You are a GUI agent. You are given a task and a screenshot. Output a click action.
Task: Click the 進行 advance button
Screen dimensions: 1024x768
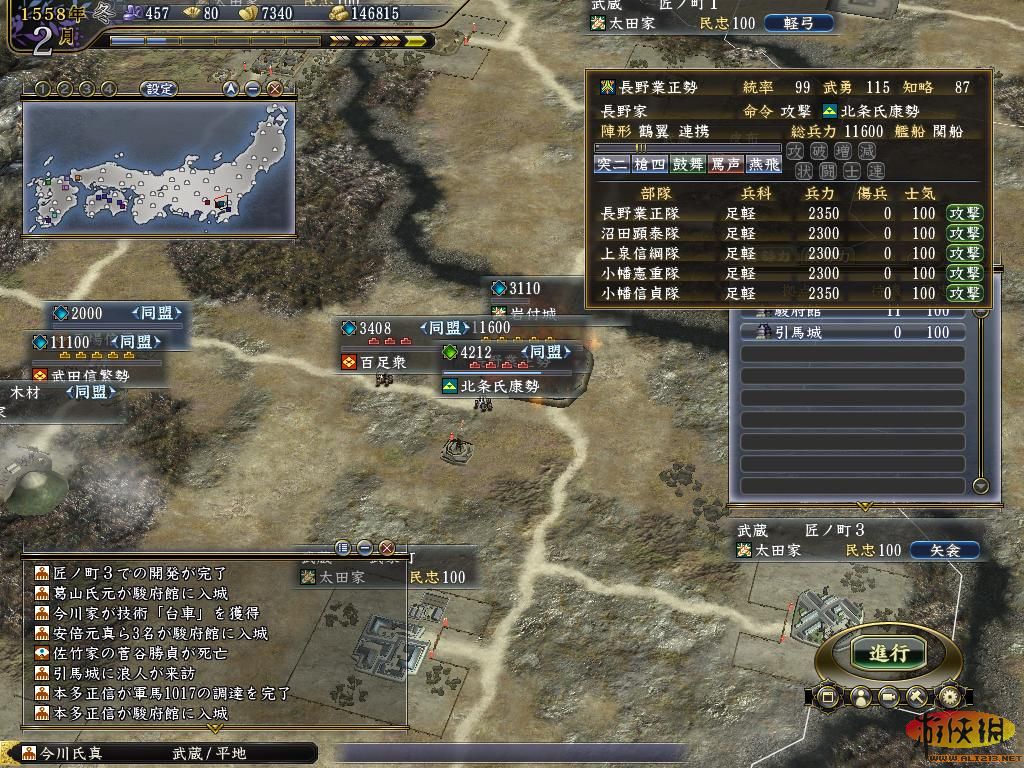[x=888, y=653]
